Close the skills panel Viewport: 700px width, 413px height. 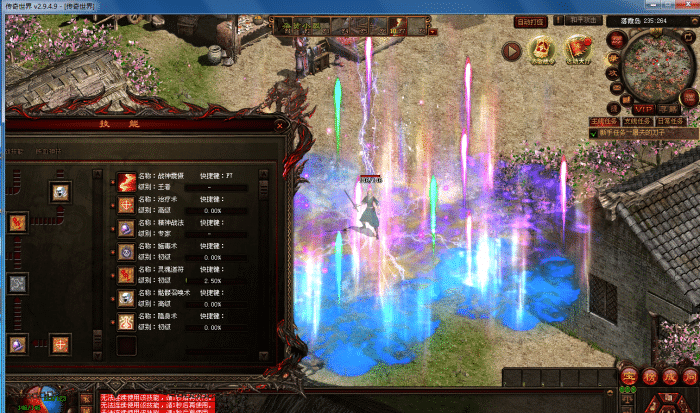[281, 126]
